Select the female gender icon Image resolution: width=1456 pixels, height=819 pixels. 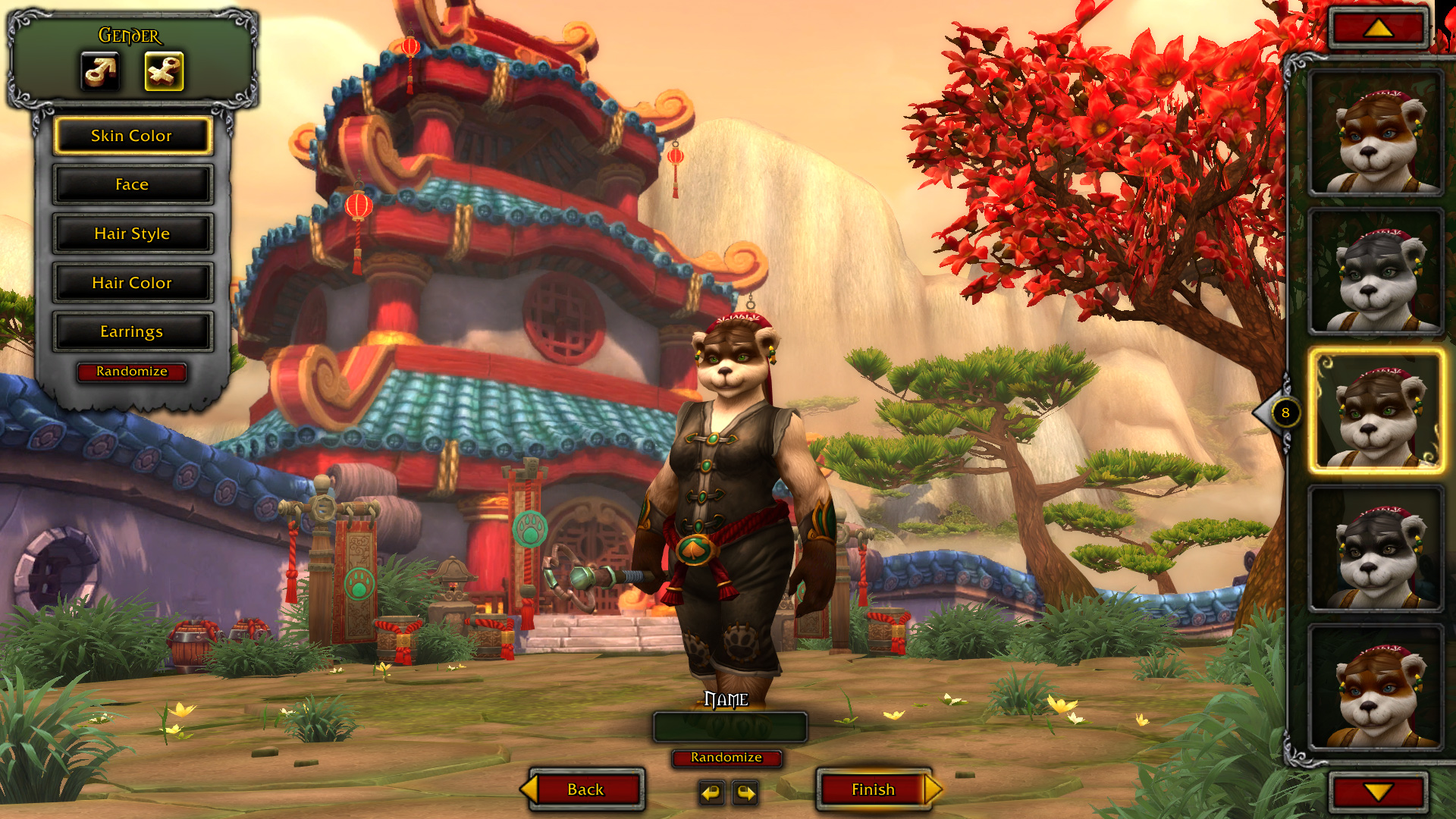[164, 71]
